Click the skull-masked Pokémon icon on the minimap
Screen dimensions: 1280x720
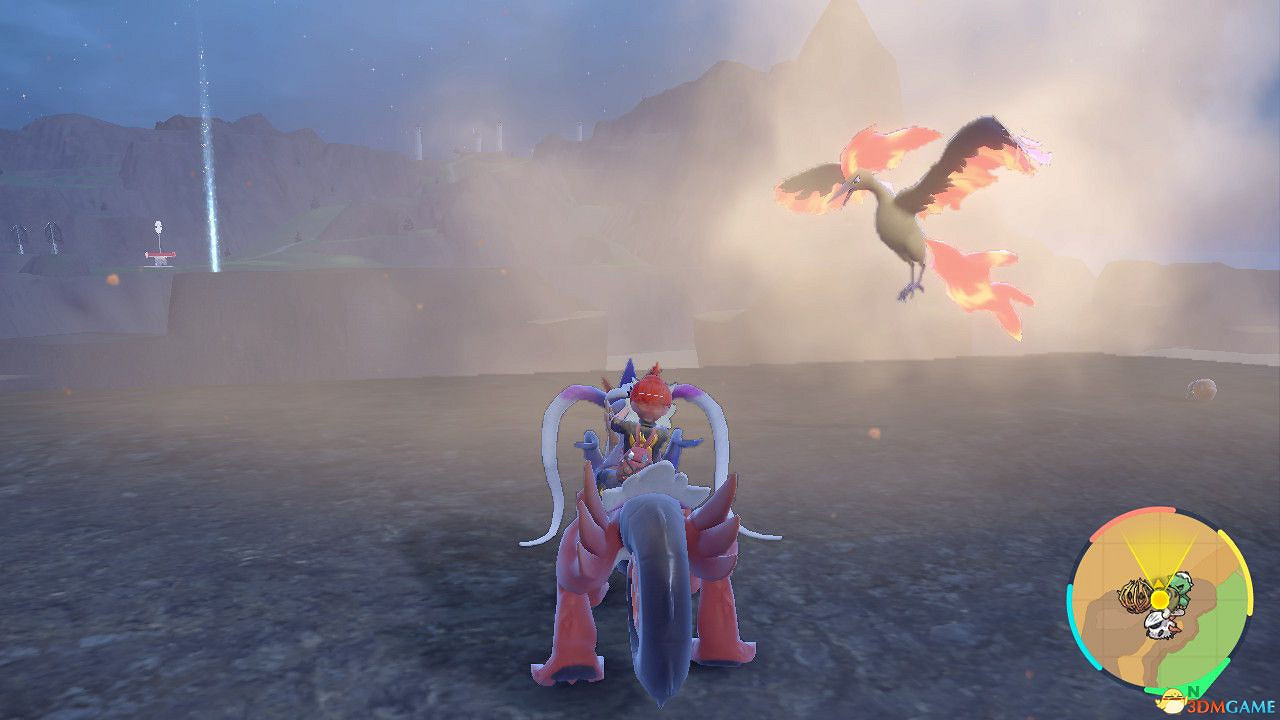[x=1161, y=625]
